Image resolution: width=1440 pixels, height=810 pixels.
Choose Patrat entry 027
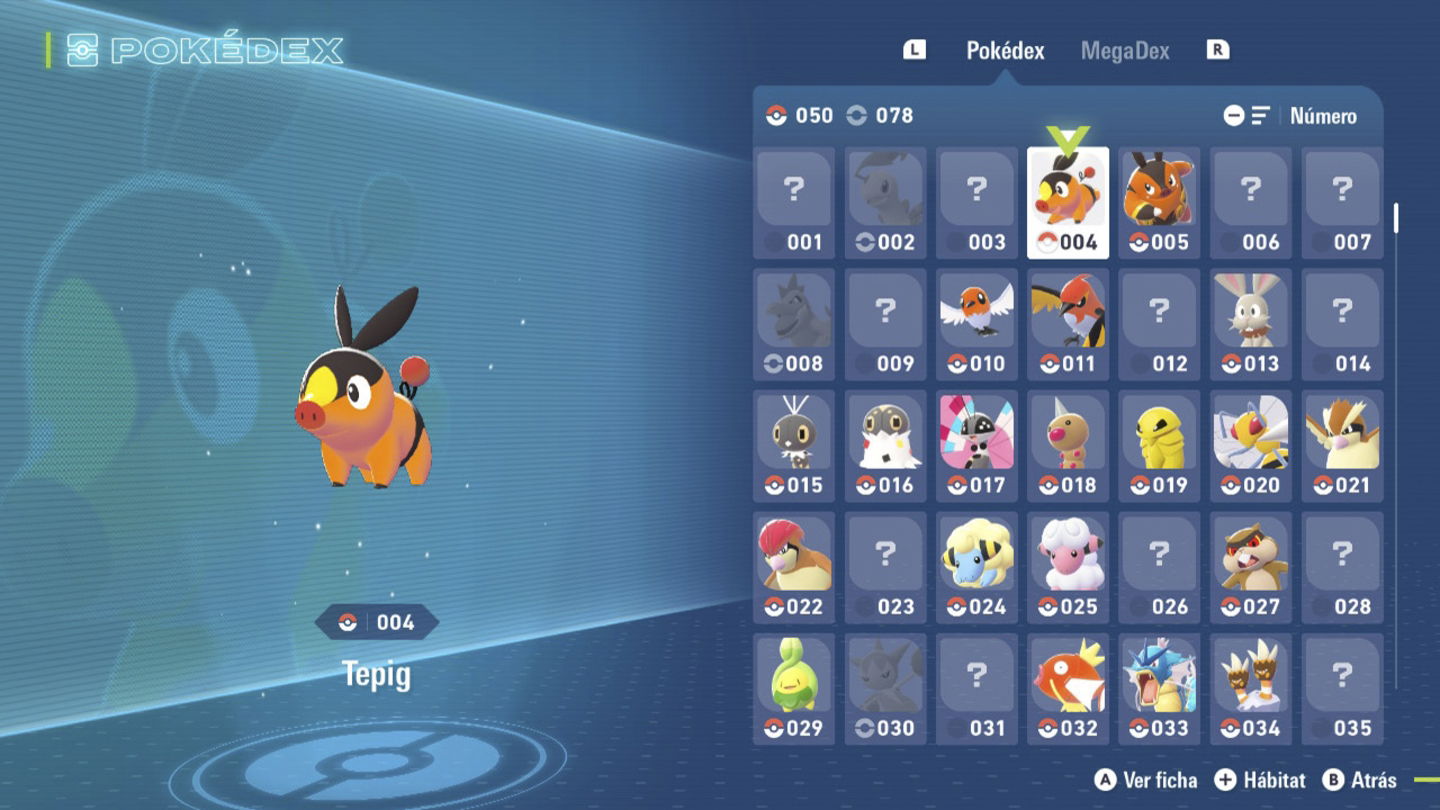point(1250,567)
